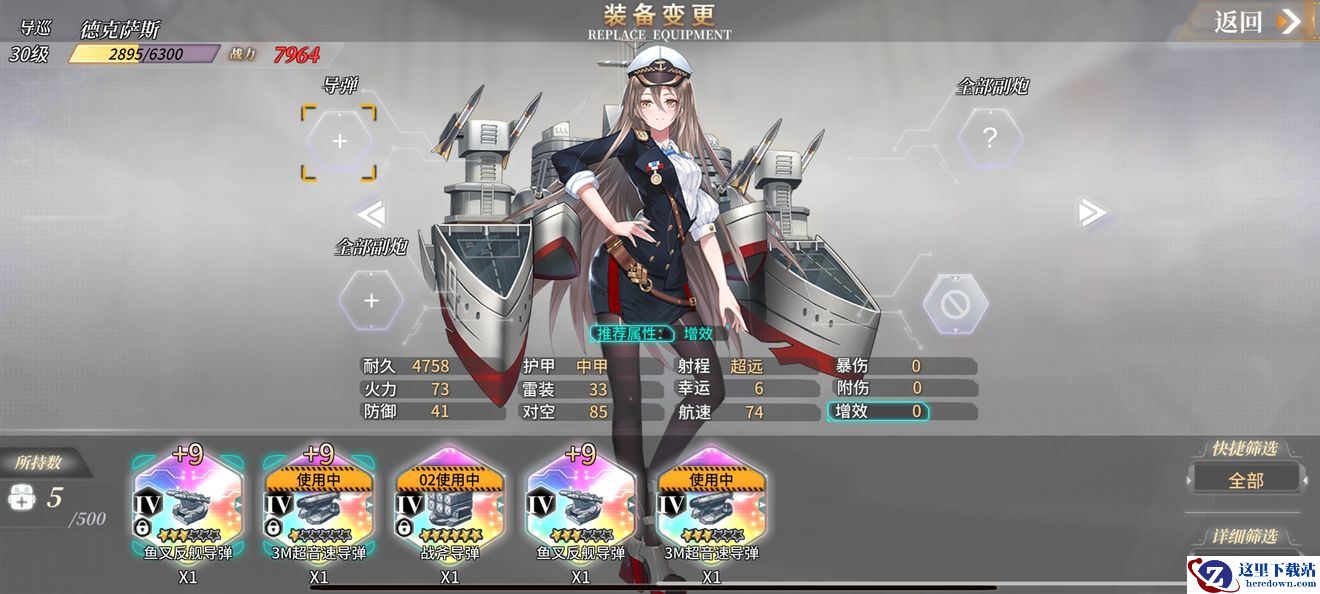Viewport: 1320px width, 594px height.
Task: Pick the 鱼叉反舰导弹 card without lock icon
Action: pyautogui.click(x=581, y=506)
